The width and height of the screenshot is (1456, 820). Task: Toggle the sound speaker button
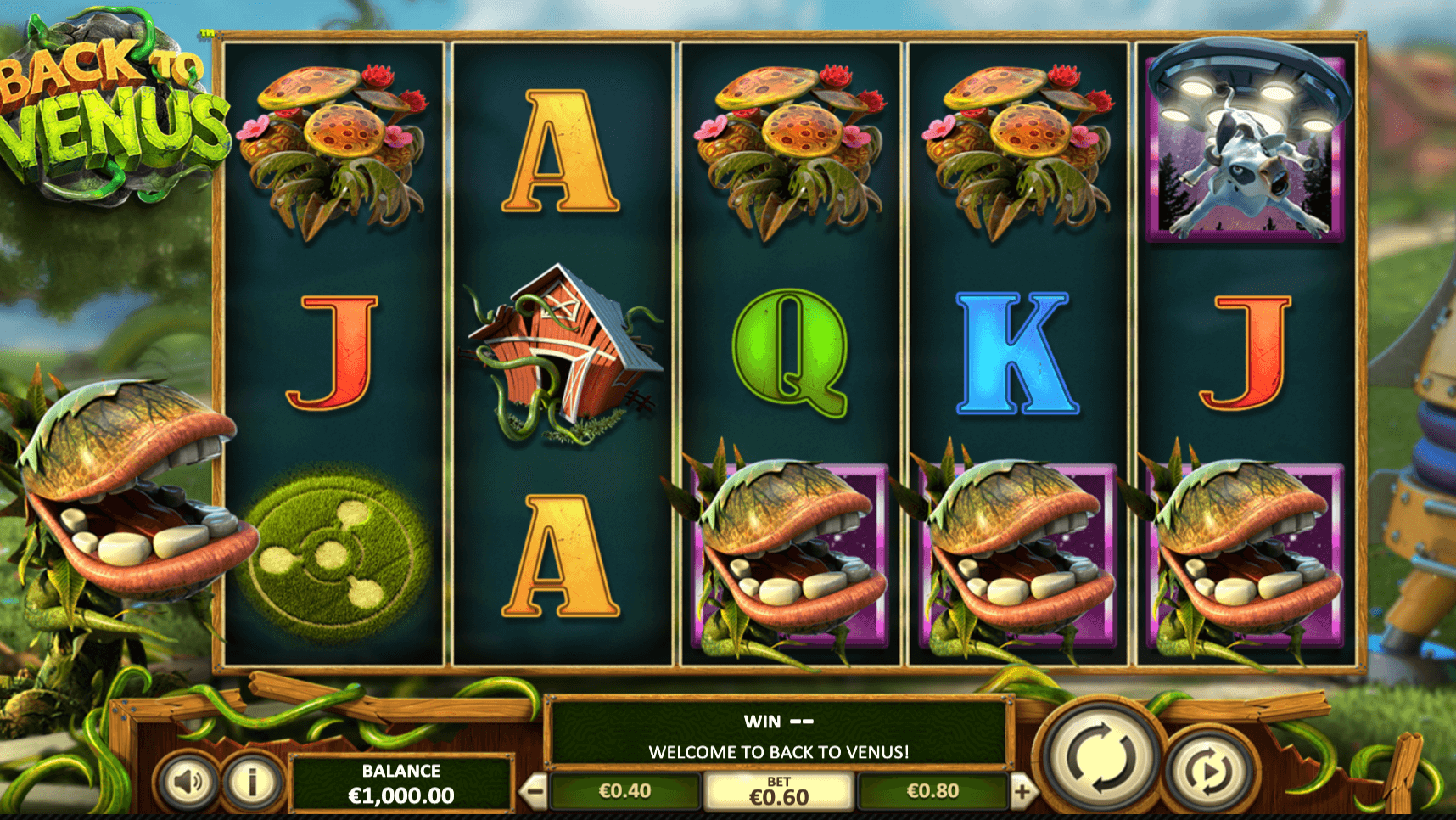pyautogui.click(x=188, y=780)
